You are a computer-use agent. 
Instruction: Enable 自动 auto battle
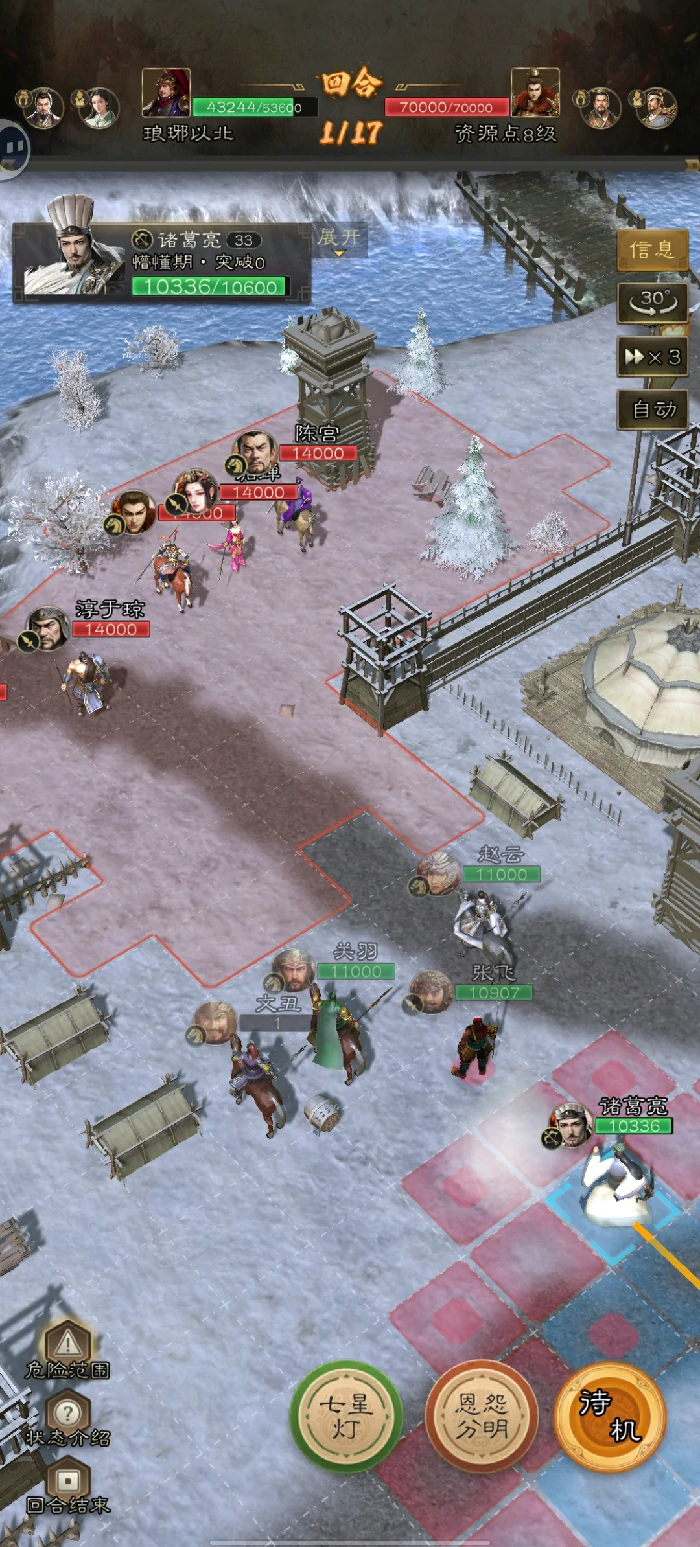652,408
